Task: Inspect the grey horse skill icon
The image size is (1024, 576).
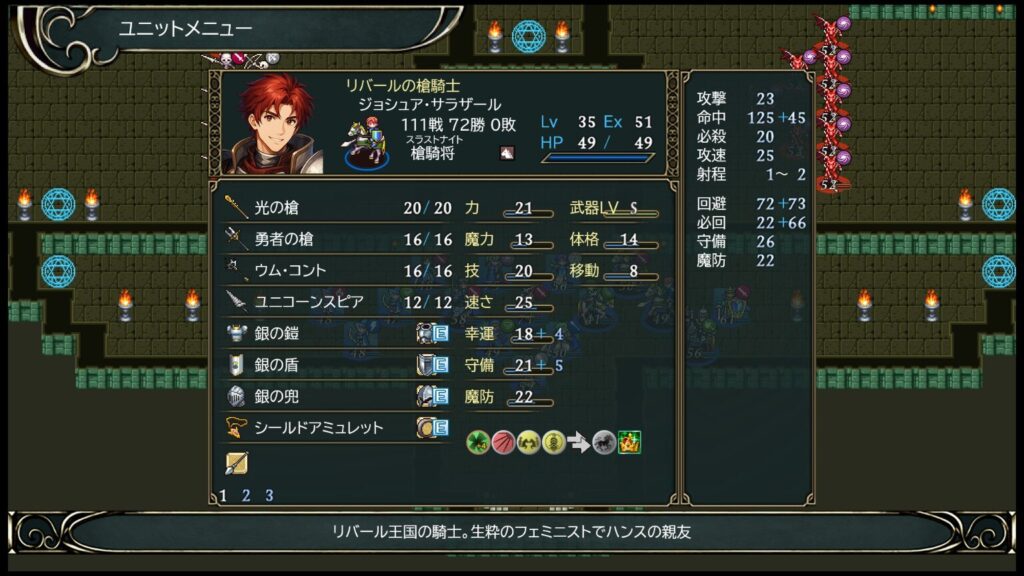Action: click(604, 442)
